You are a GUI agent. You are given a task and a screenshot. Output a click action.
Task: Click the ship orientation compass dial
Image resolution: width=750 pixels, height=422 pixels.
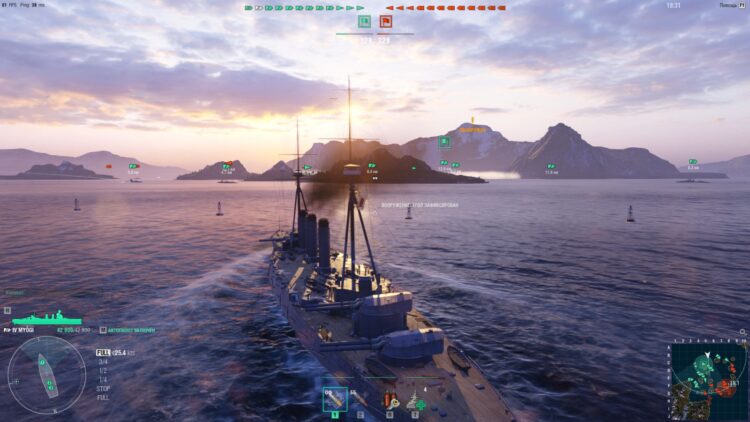click(x=47, y=374)
